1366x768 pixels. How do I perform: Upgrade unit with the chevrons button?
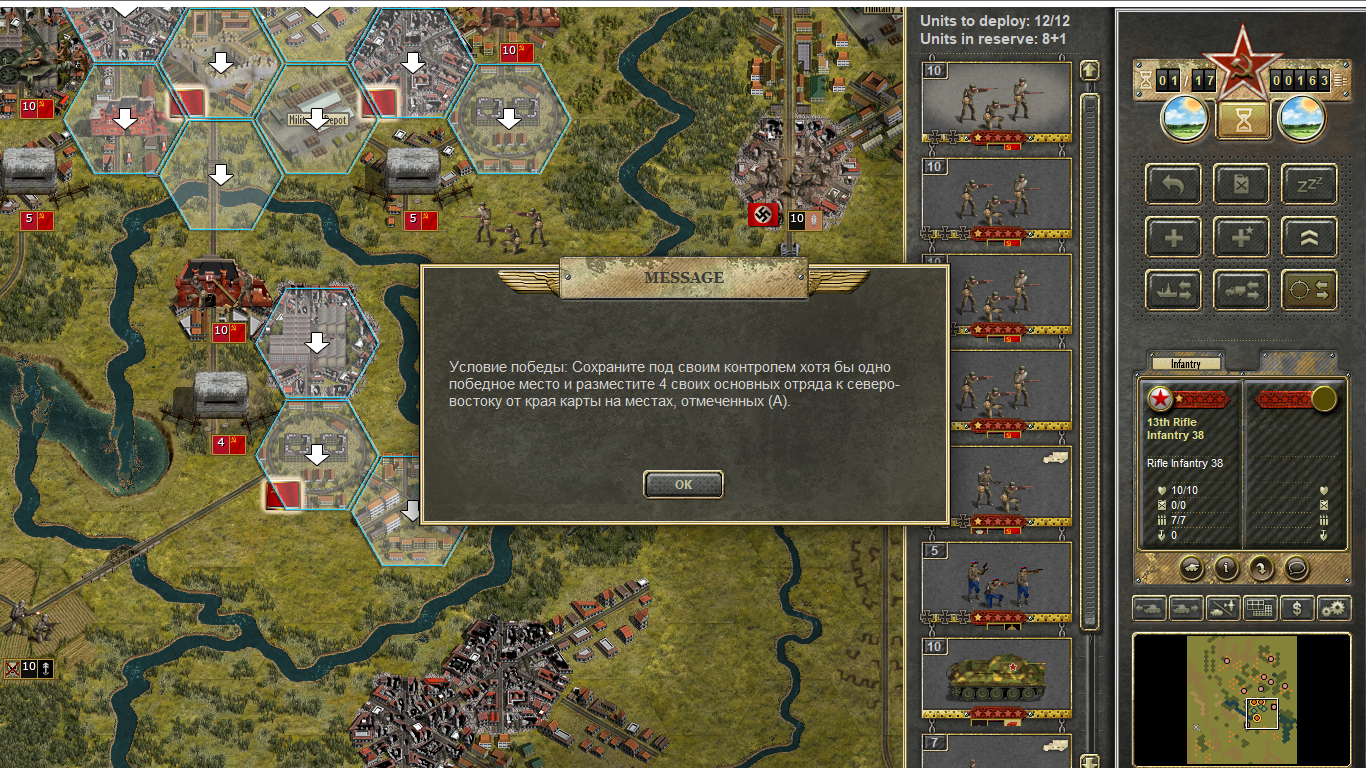1309,238
